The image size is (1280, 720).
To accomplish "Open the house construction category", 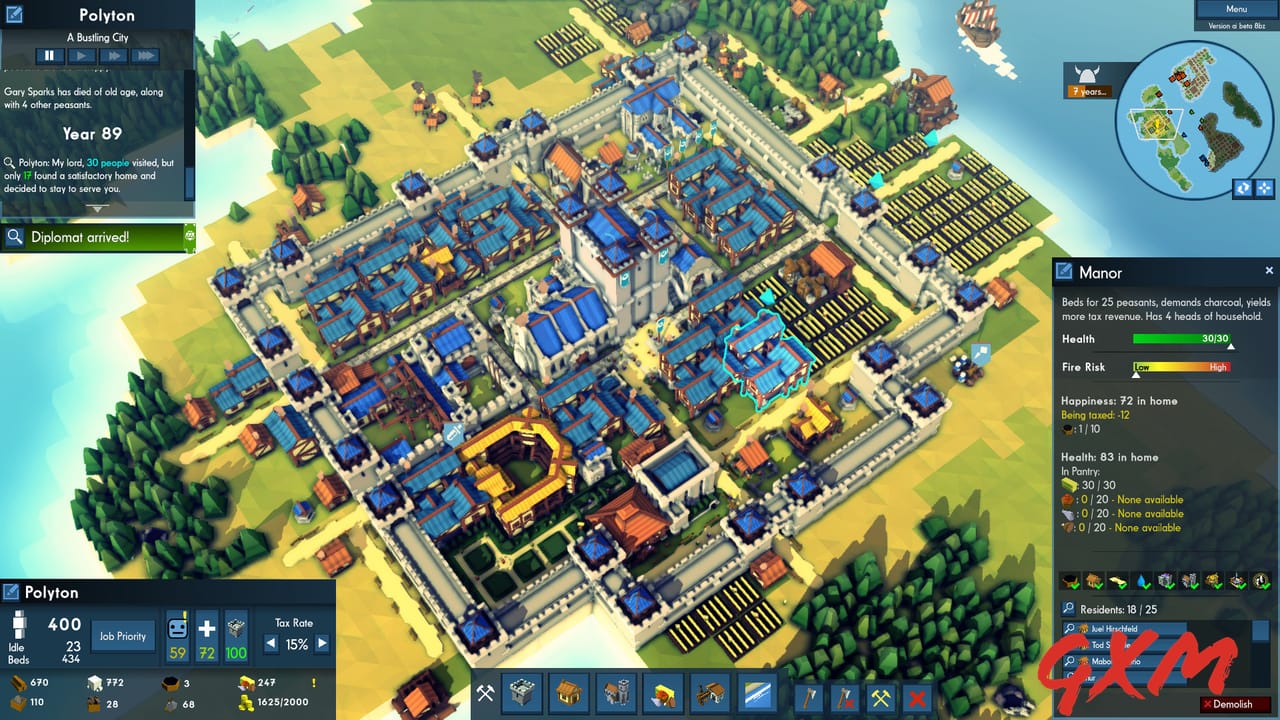I will (568, 692).
